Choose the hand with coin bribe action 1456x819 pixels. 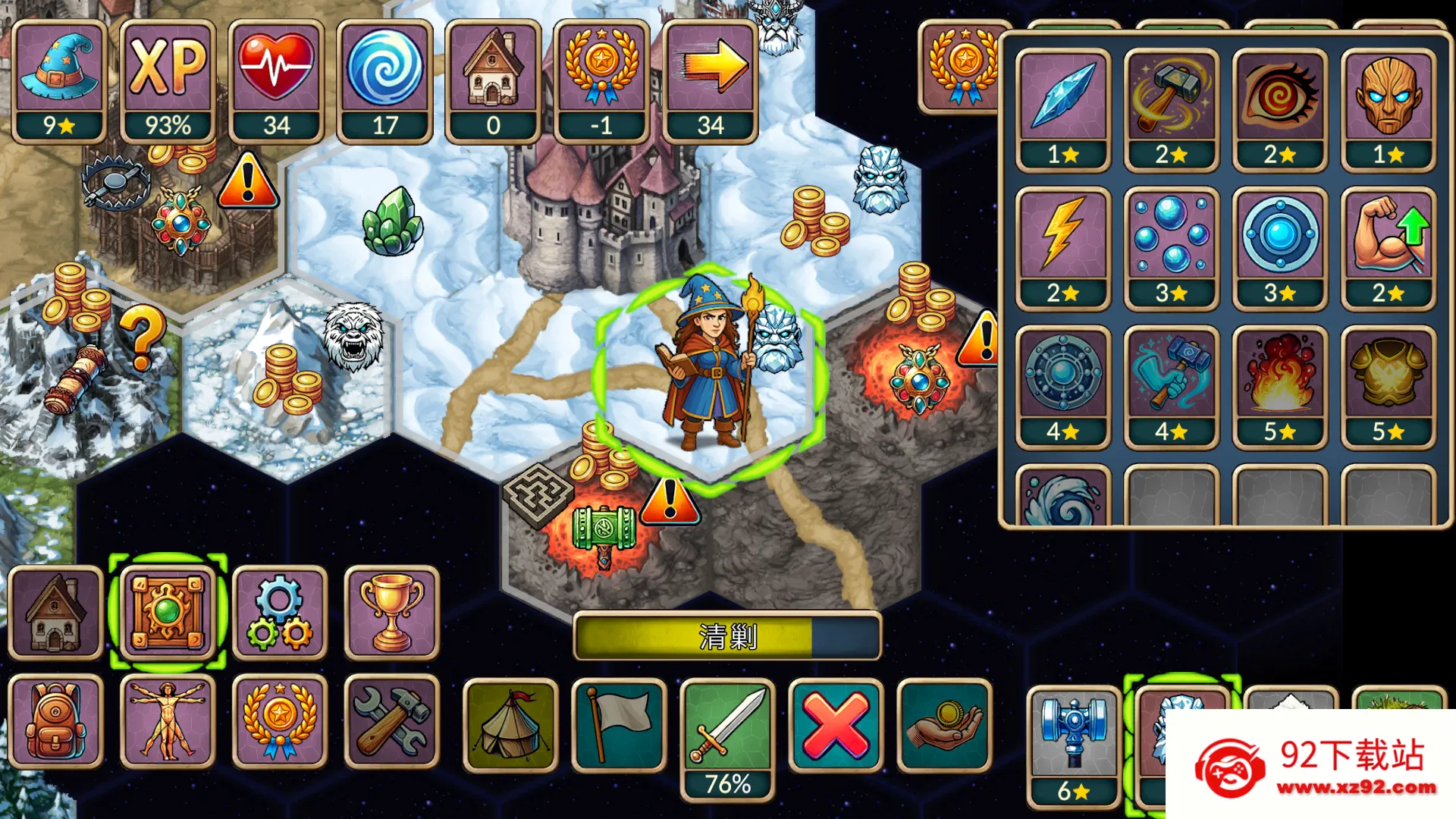tap(944, 726)
